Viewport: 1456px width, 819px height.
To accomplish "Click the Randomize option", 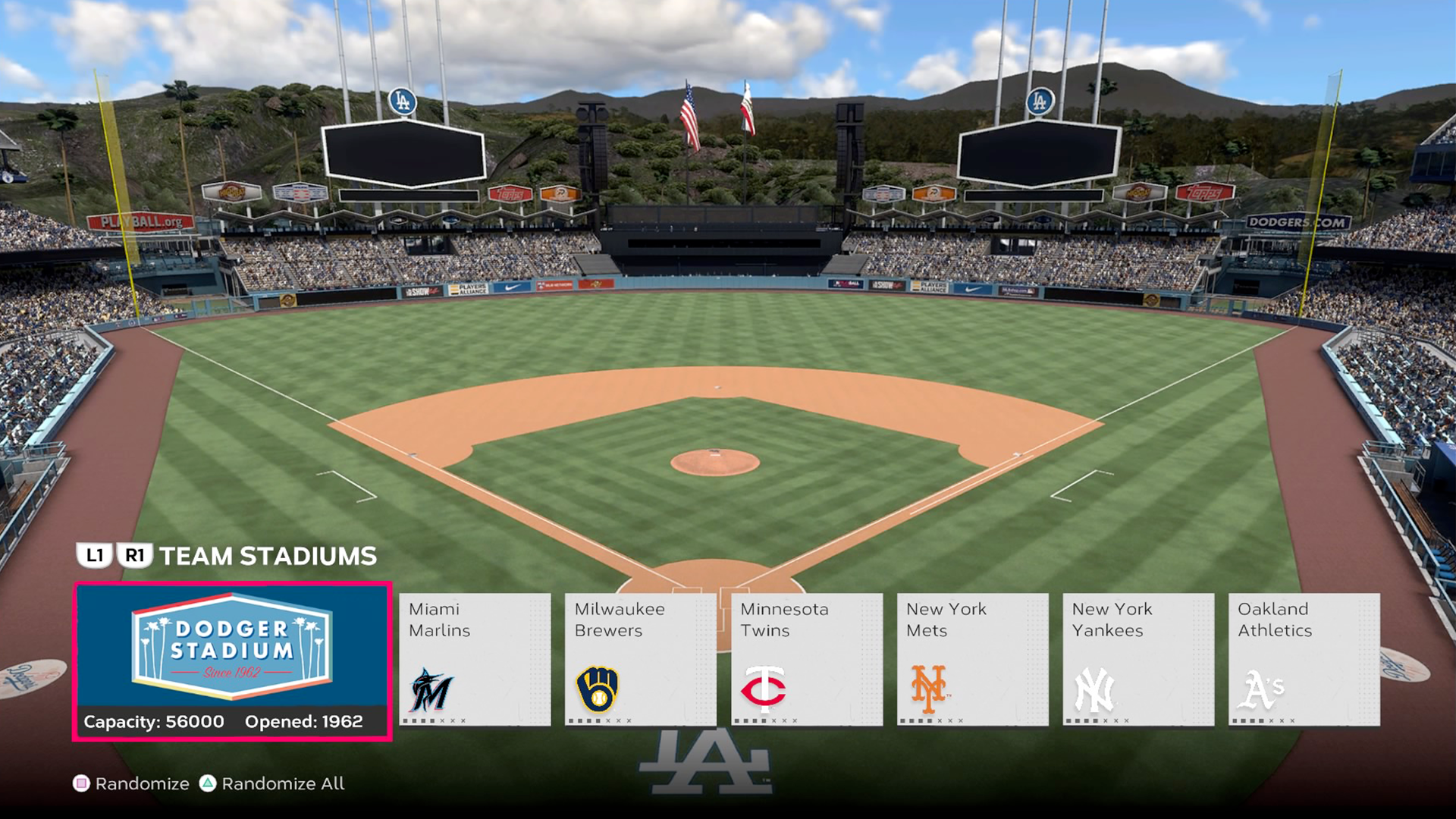I will 131,783.
